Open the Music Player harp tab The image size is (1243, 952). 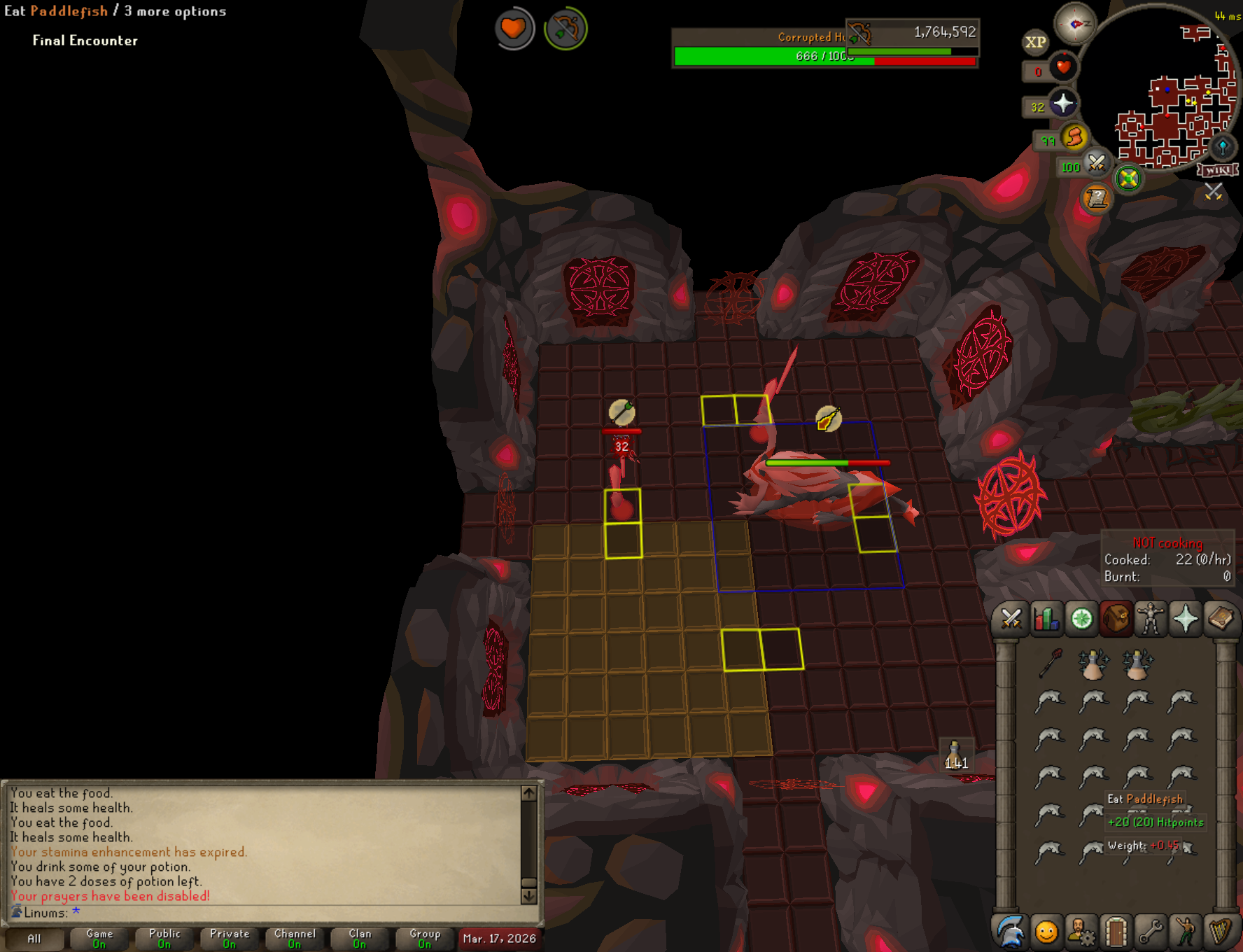1221,932
